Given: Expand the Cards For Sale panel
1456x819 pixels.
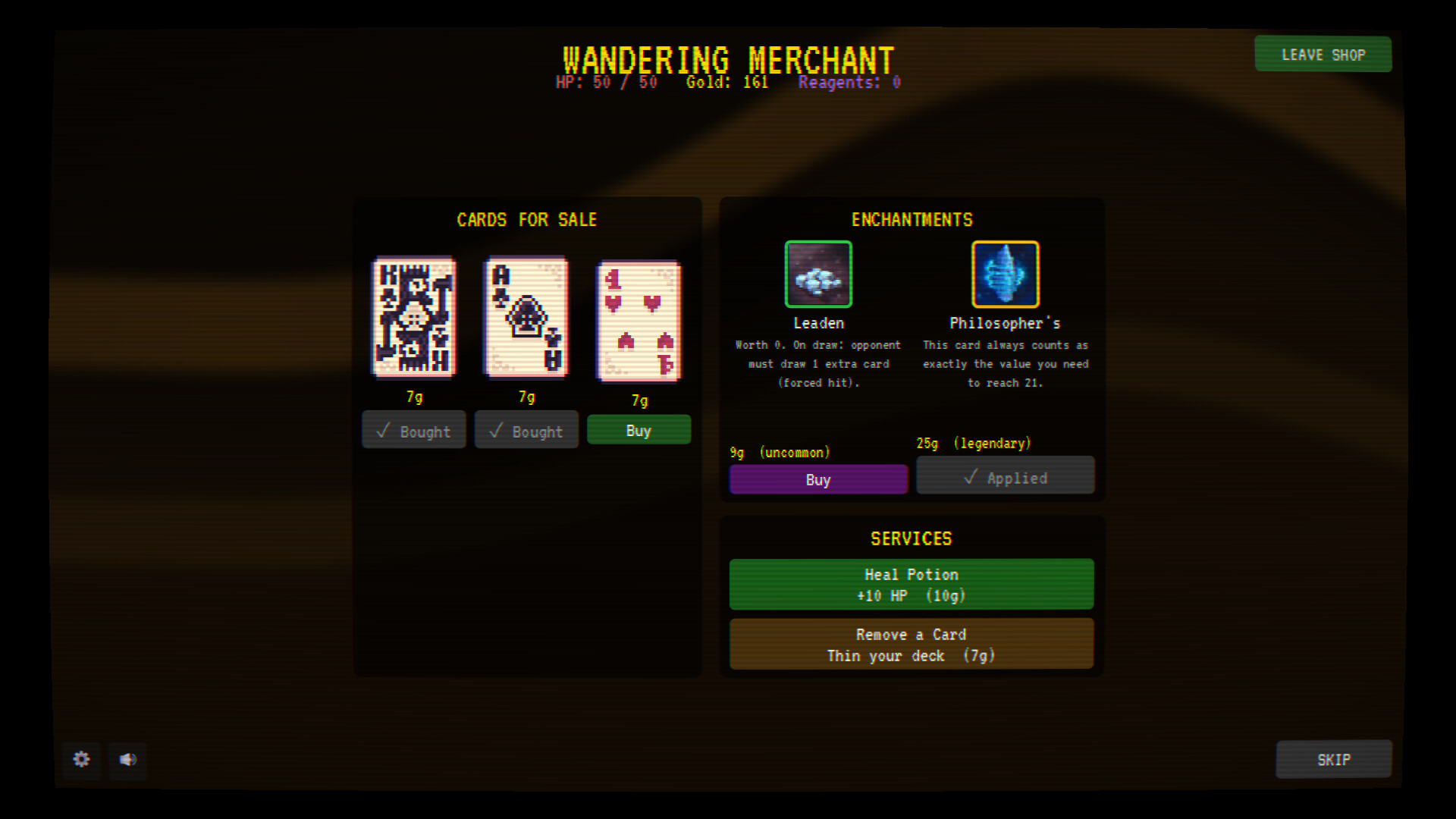Looking at the screenshot, I should (527, 220).
